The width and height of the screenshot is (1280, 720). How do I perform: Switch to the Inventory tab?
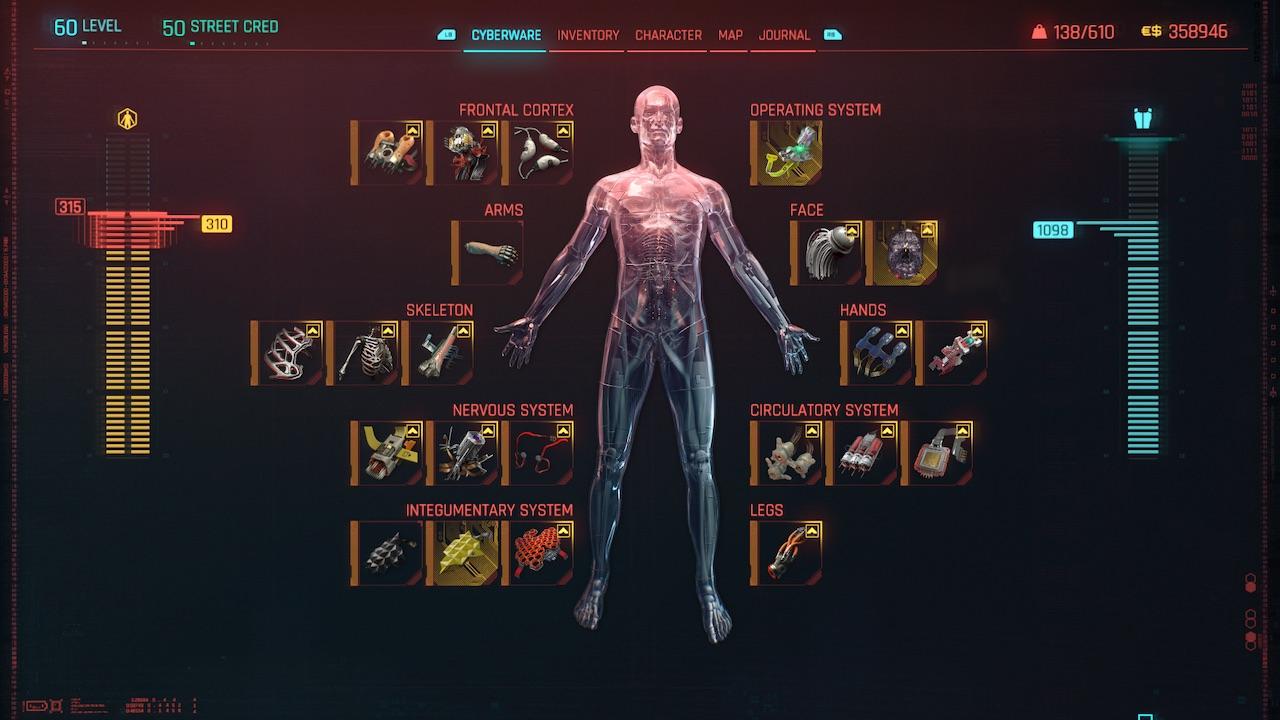(587, 35)
